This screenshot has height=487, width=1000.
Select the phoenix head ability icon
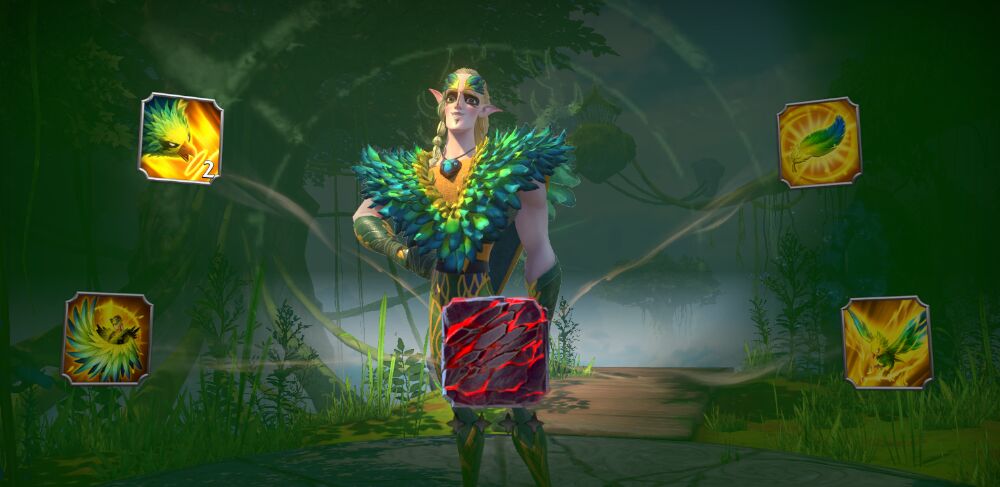180,138
